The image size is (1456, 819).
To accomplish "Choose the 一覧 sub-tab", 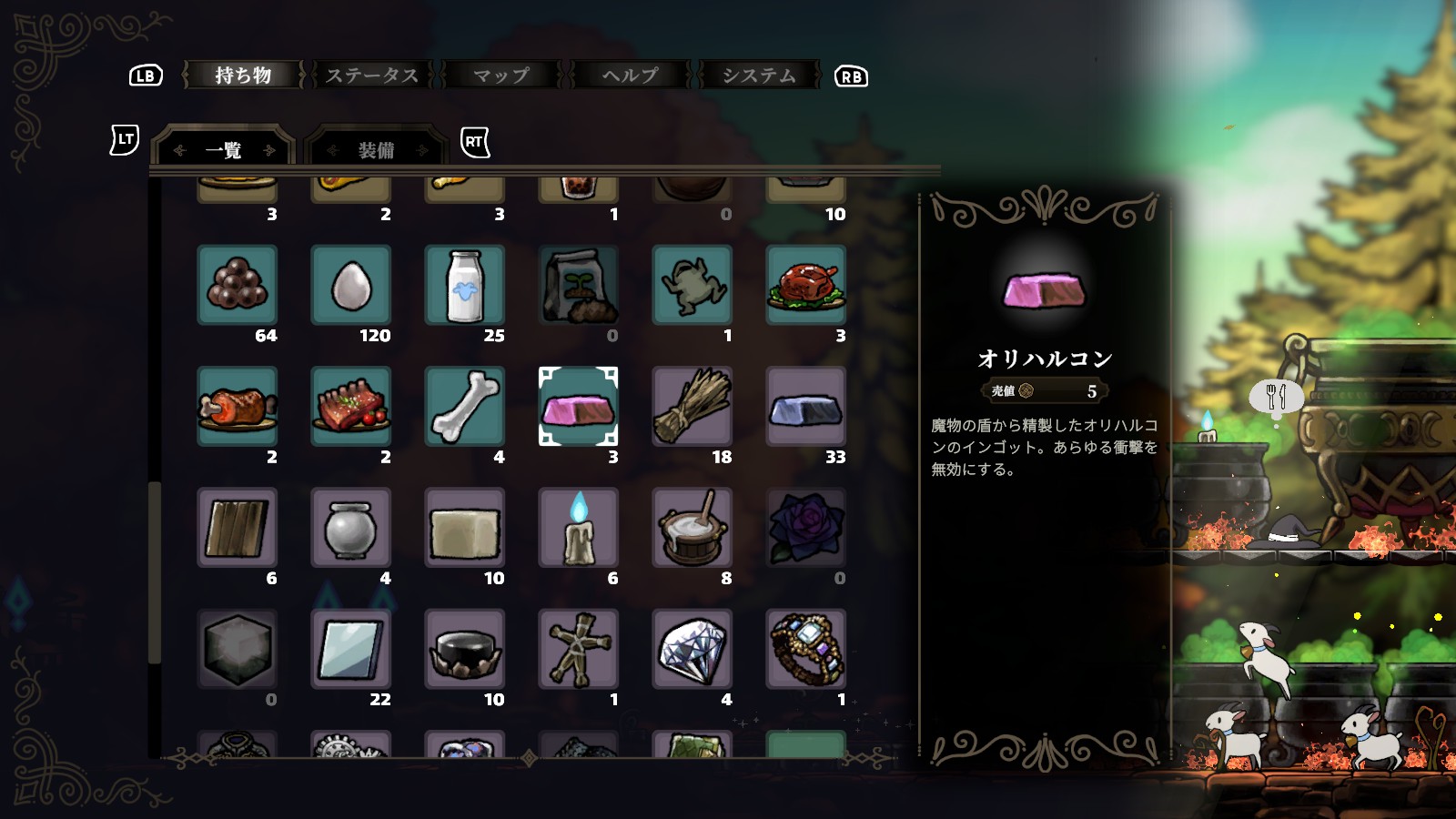I will pos(224,150).
